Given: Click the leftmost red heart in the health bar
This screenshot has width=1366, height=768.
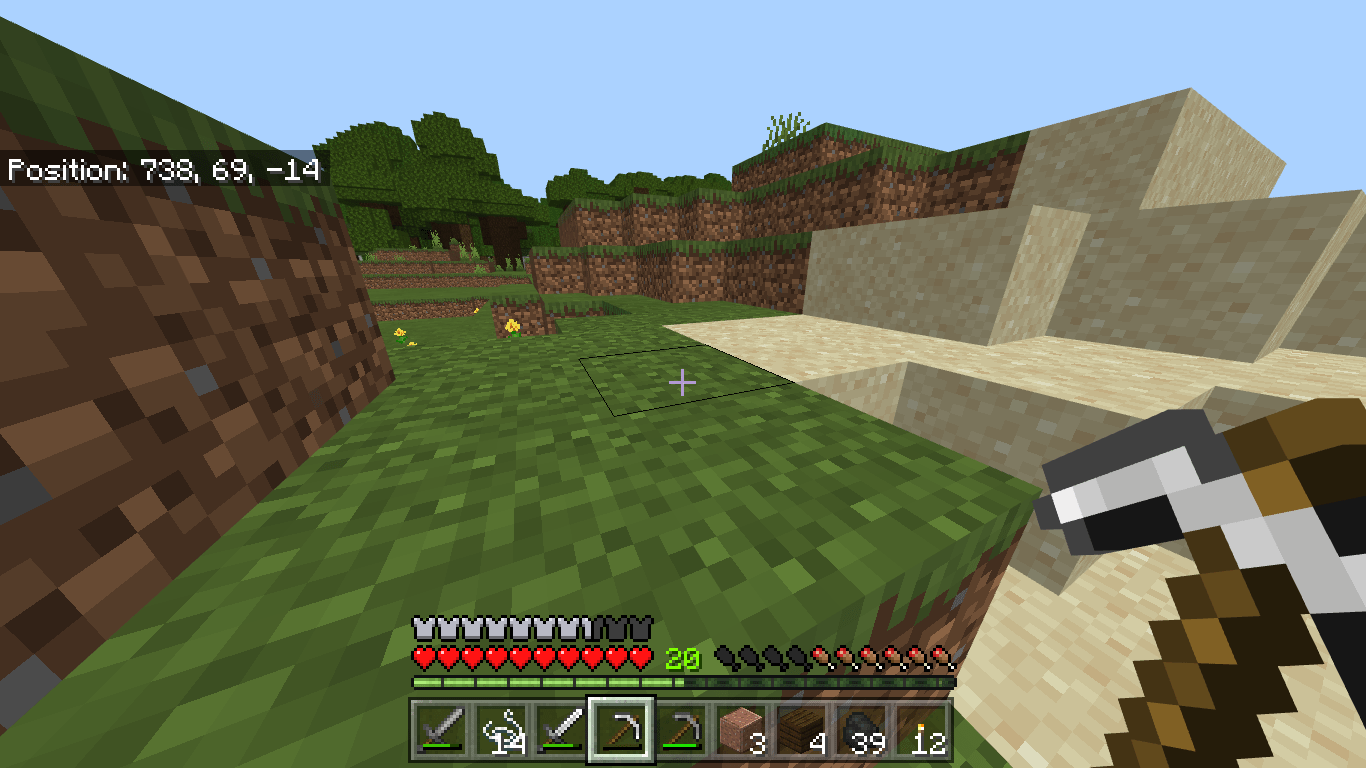Looking at the screenshot, I should (x=422, y=659).
